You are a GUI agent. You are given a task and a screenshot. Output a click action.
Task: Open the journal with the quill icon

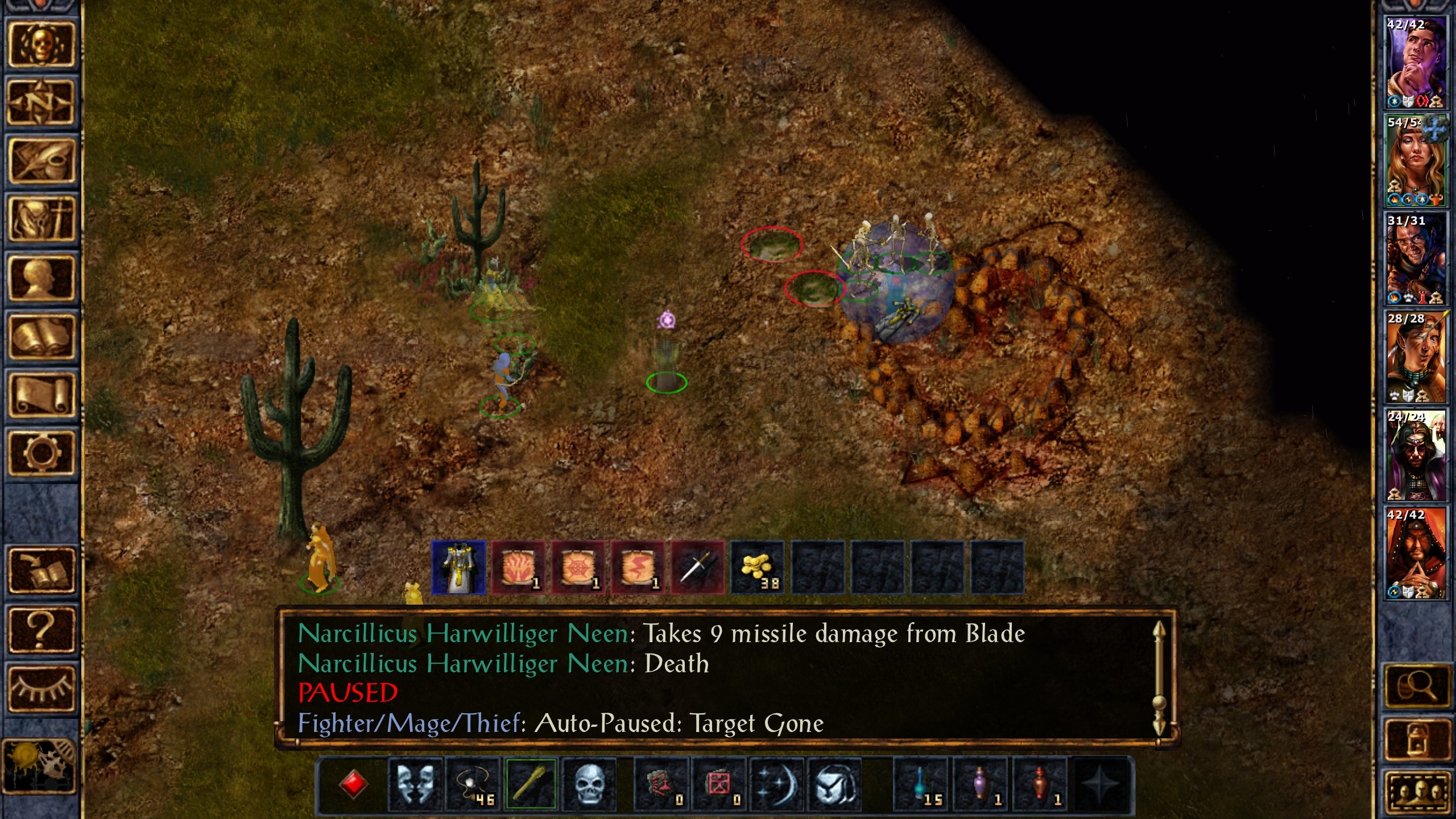click(41, 161)
